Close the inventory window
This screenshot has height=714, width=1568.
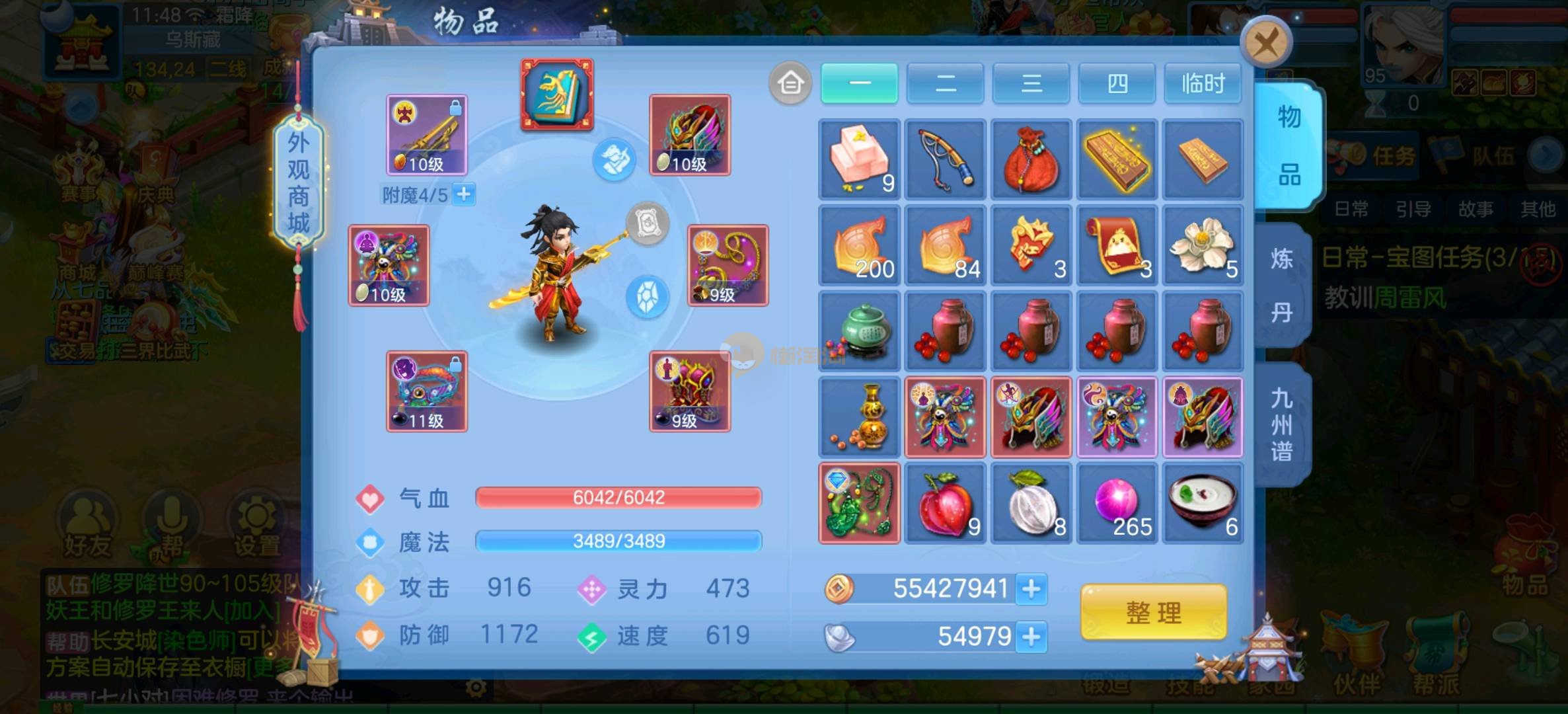(1267, 44)
